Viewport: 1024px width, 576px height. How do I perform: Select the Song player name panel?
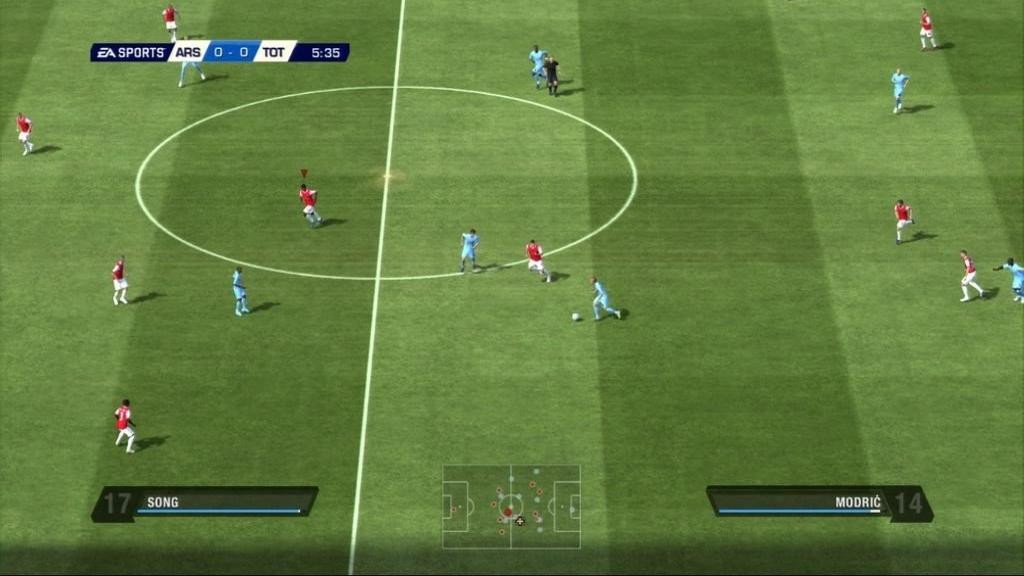(x=206, y=503)
